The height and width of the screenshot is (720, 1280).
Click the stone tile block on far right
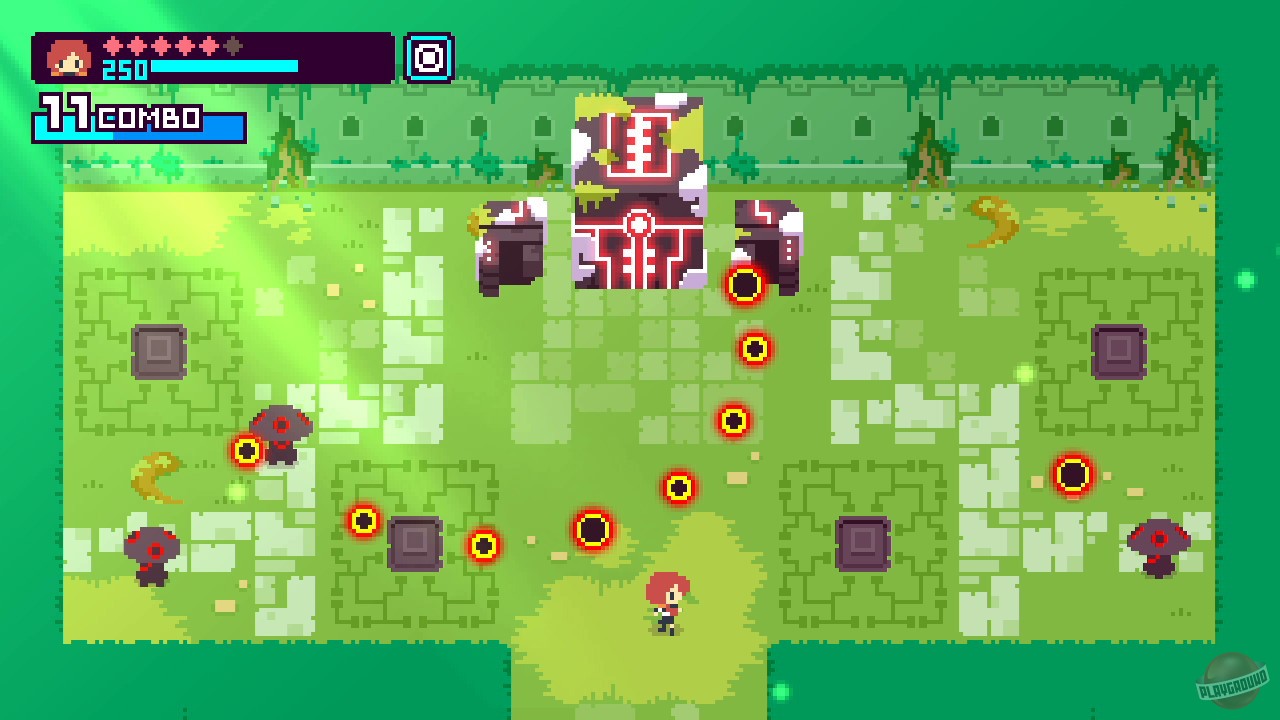point(1120,350)
